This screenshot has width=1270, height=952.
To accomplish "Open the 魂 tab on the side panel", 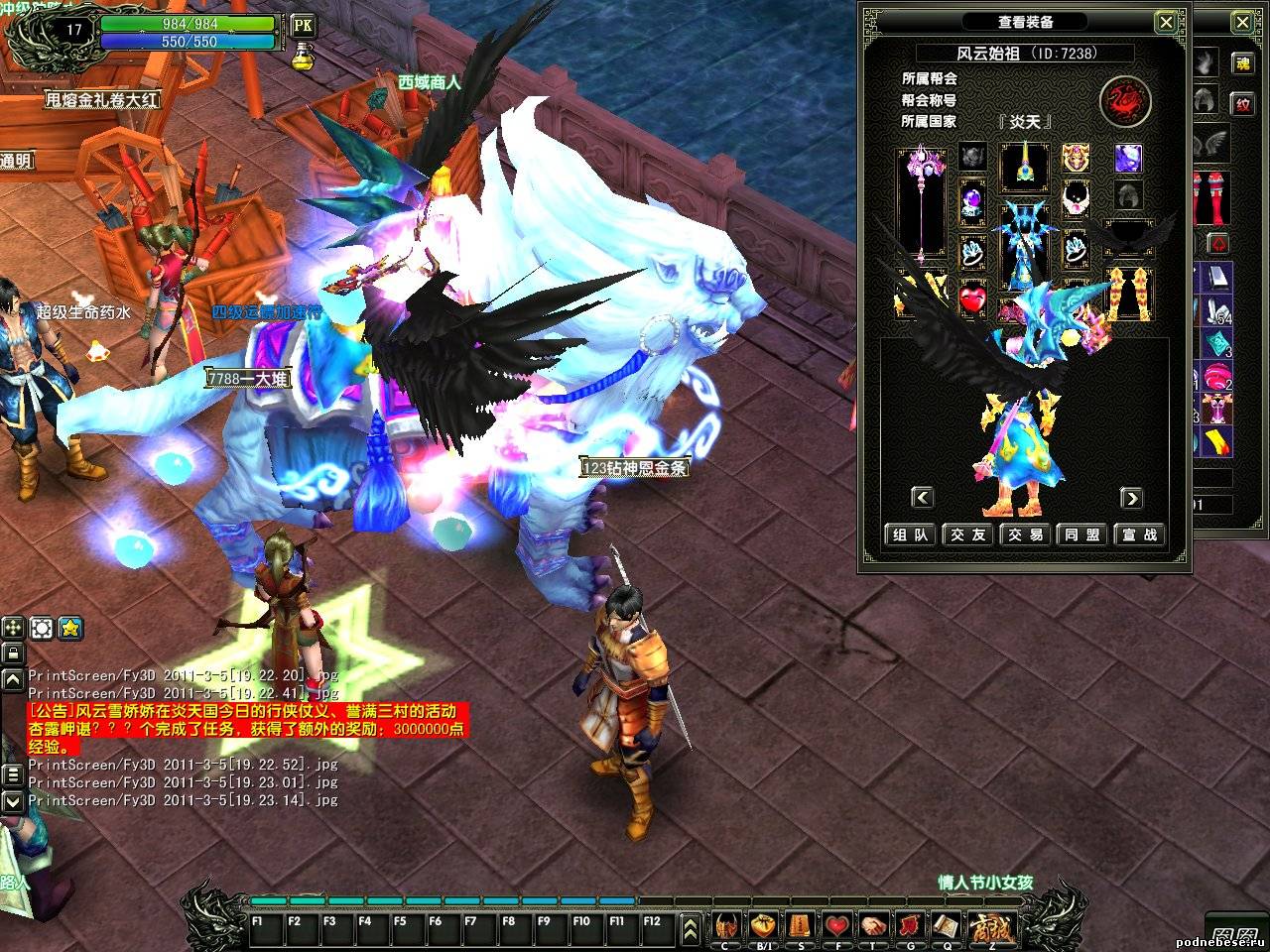I will click(x=1241, y=62).
